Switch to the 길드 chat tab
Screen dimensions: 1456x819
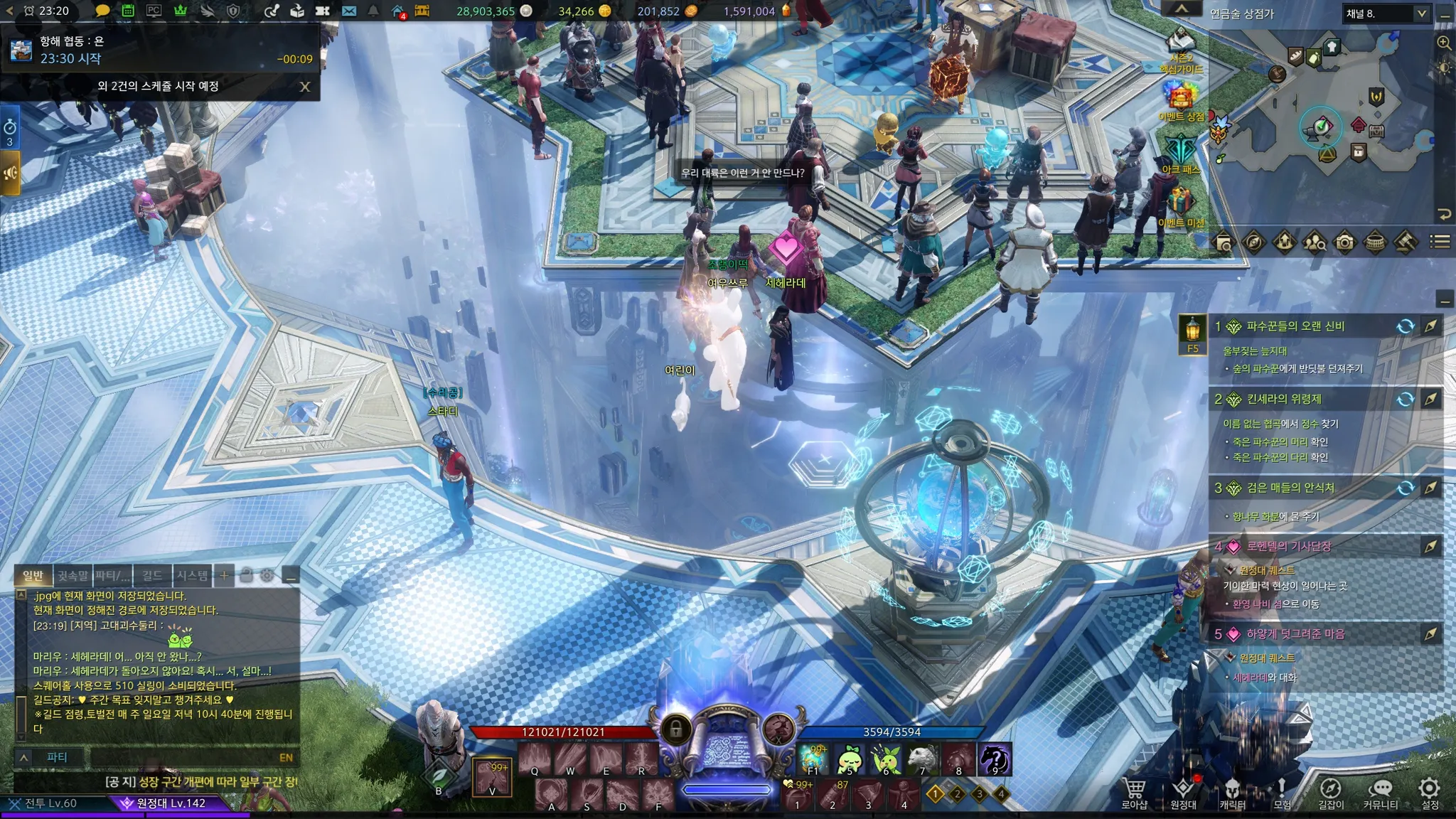coord(151,575)
